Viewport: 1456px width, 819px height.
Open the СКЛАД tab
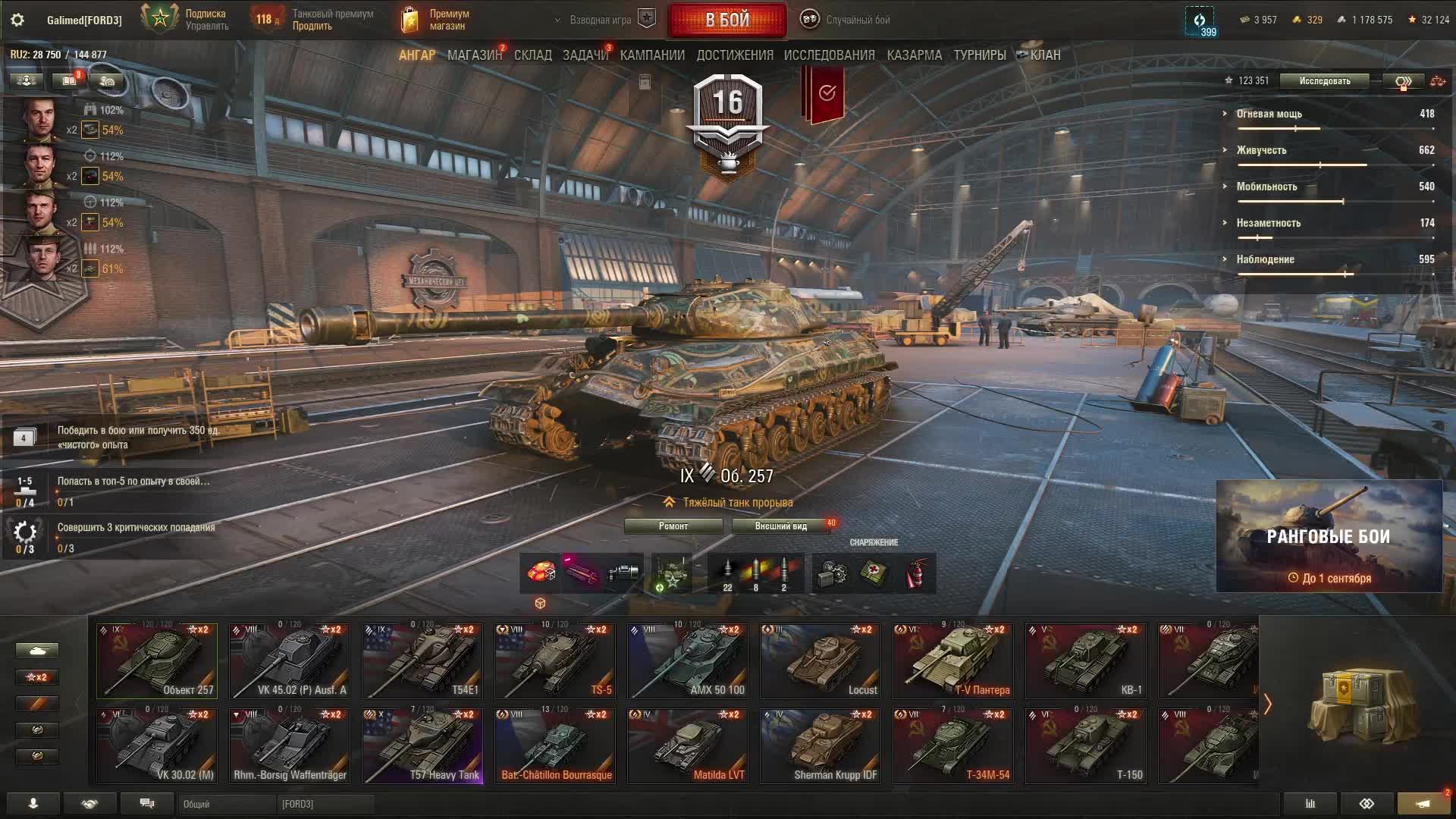(x=532, y=55)
